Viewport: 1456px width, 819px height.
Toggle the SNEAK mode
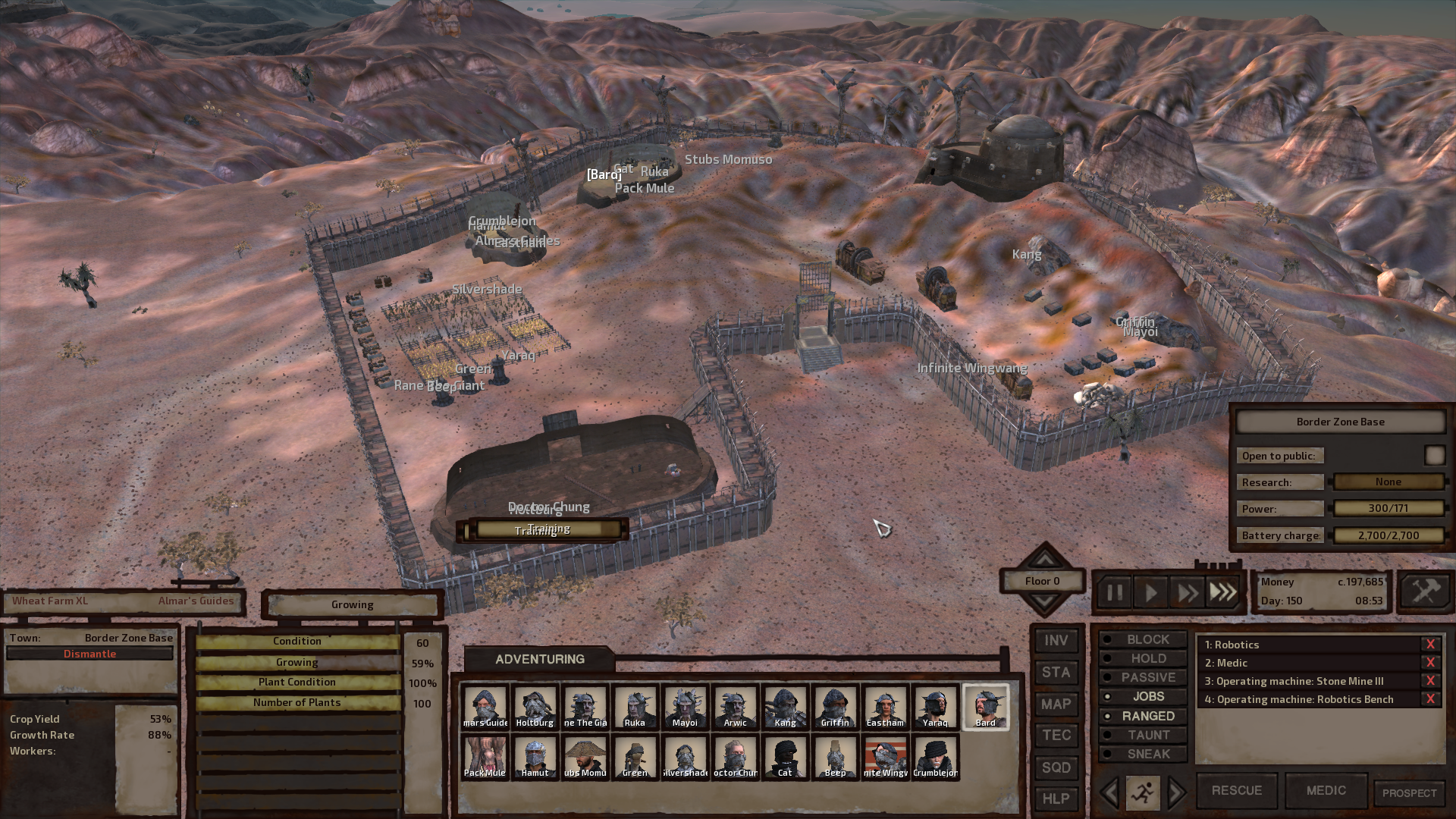coord(1141,754)
